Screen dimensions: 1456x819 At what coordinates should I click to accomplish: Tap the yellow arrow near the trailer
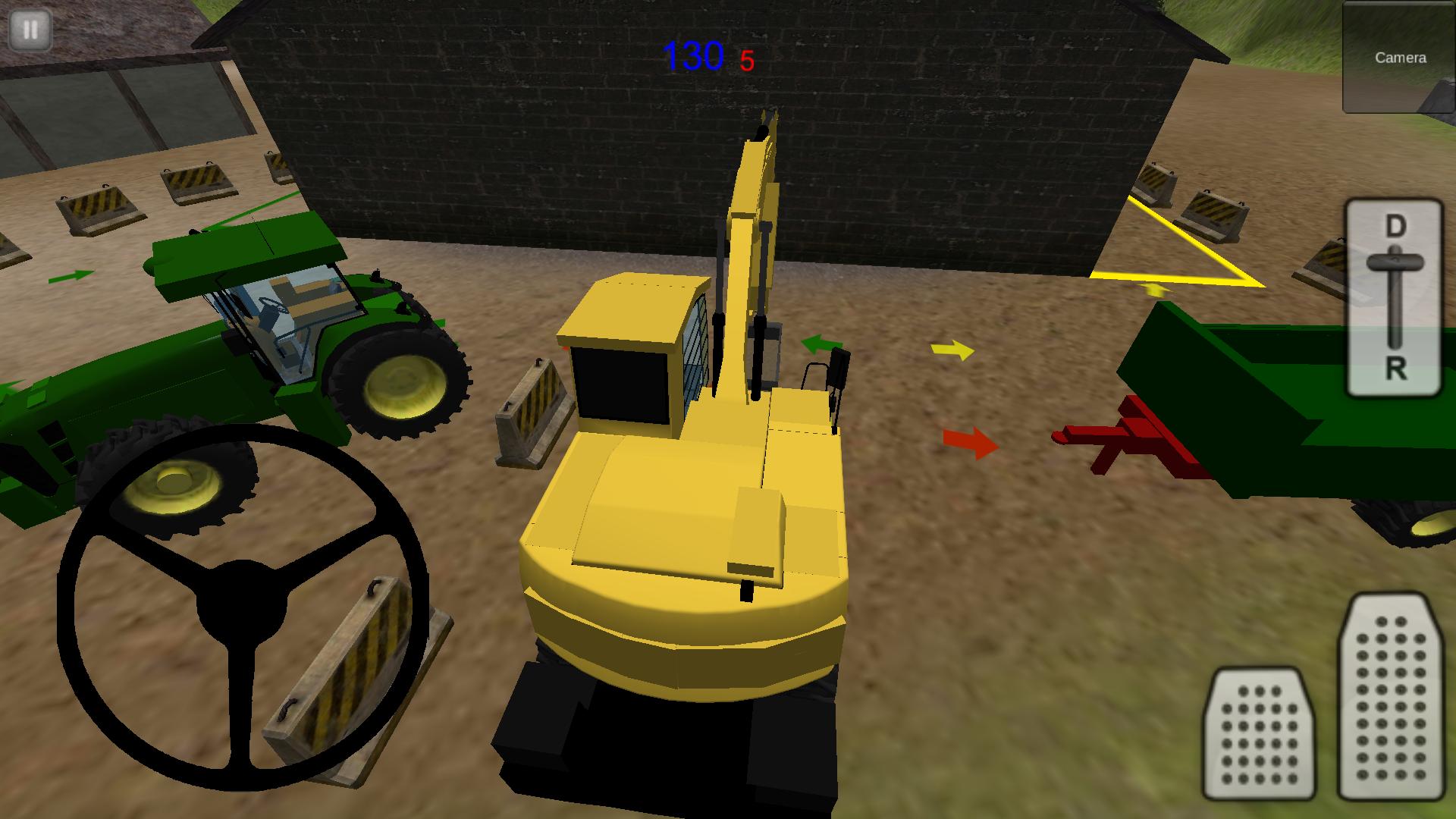click(x=954, y=350)
